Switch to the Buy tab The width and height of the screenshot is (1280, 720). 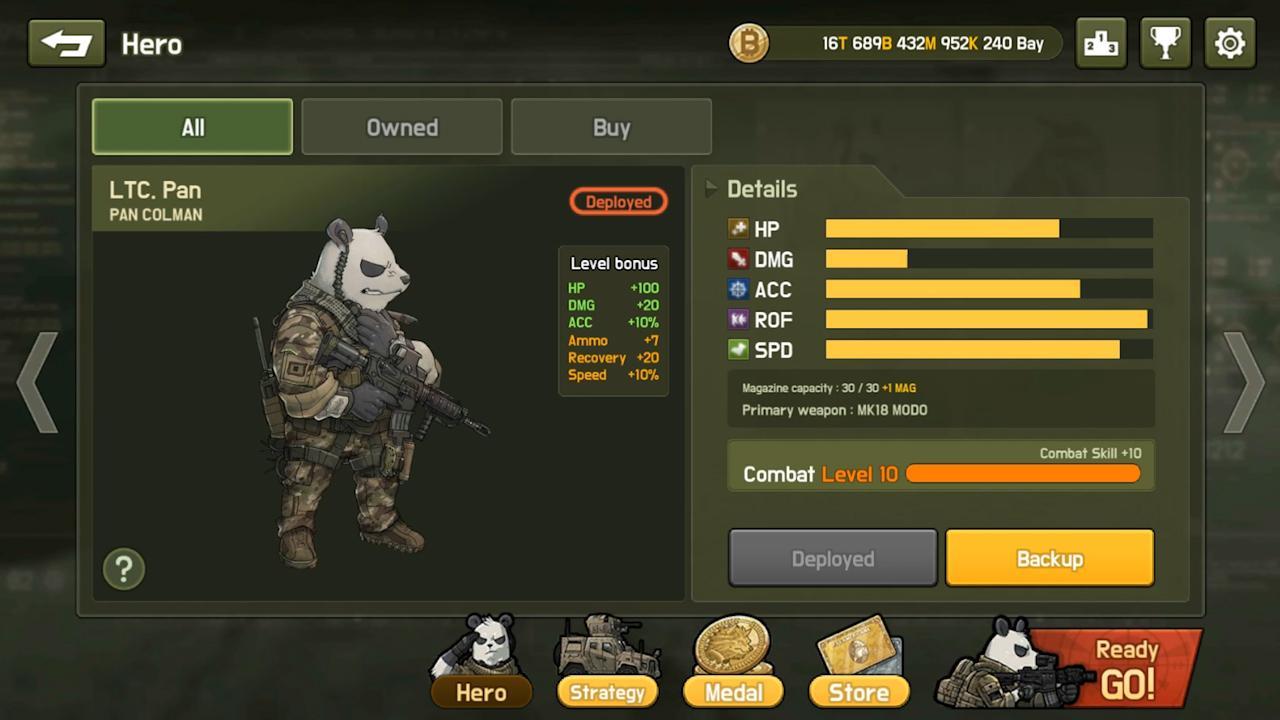point(611,127)
